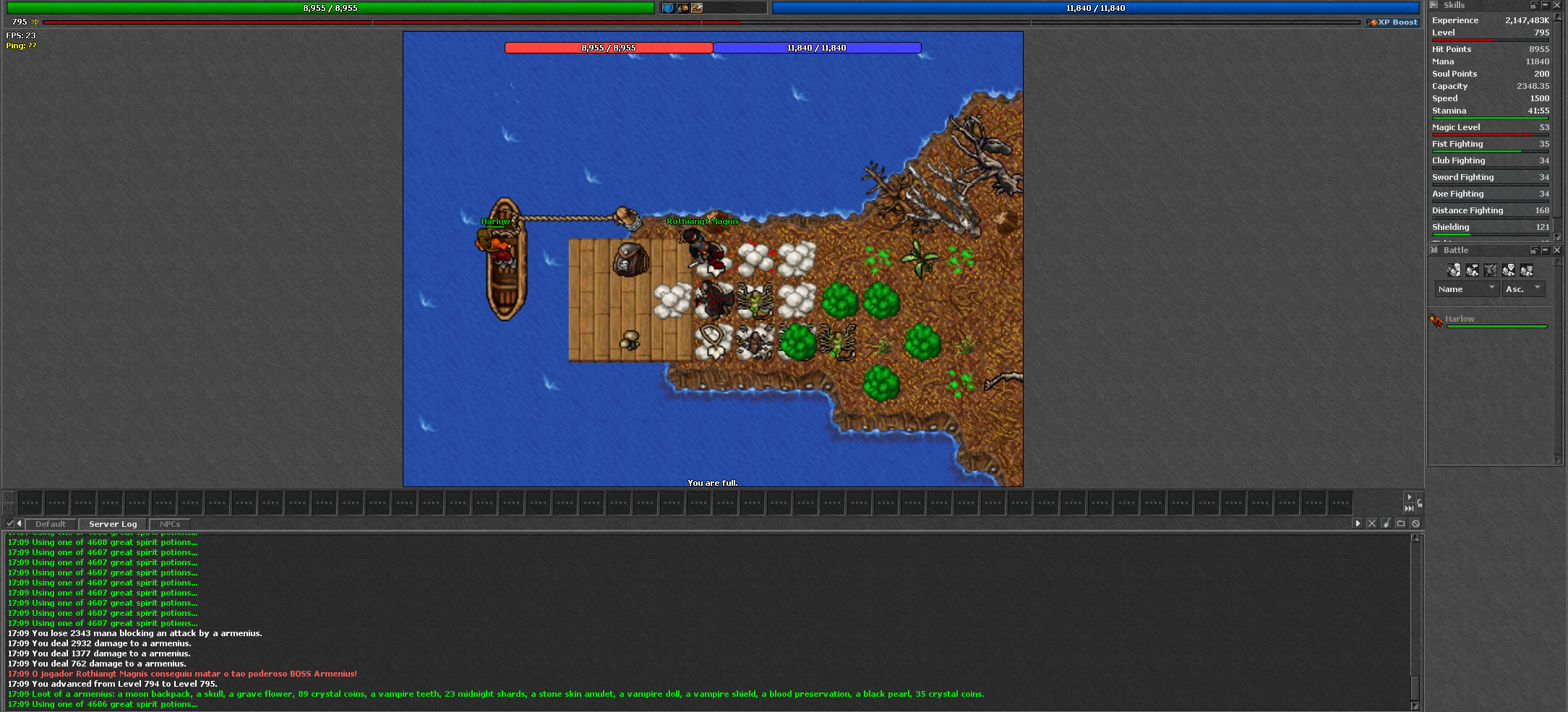
Task: Open the NPCs chat tab
Action: point(170,524)
